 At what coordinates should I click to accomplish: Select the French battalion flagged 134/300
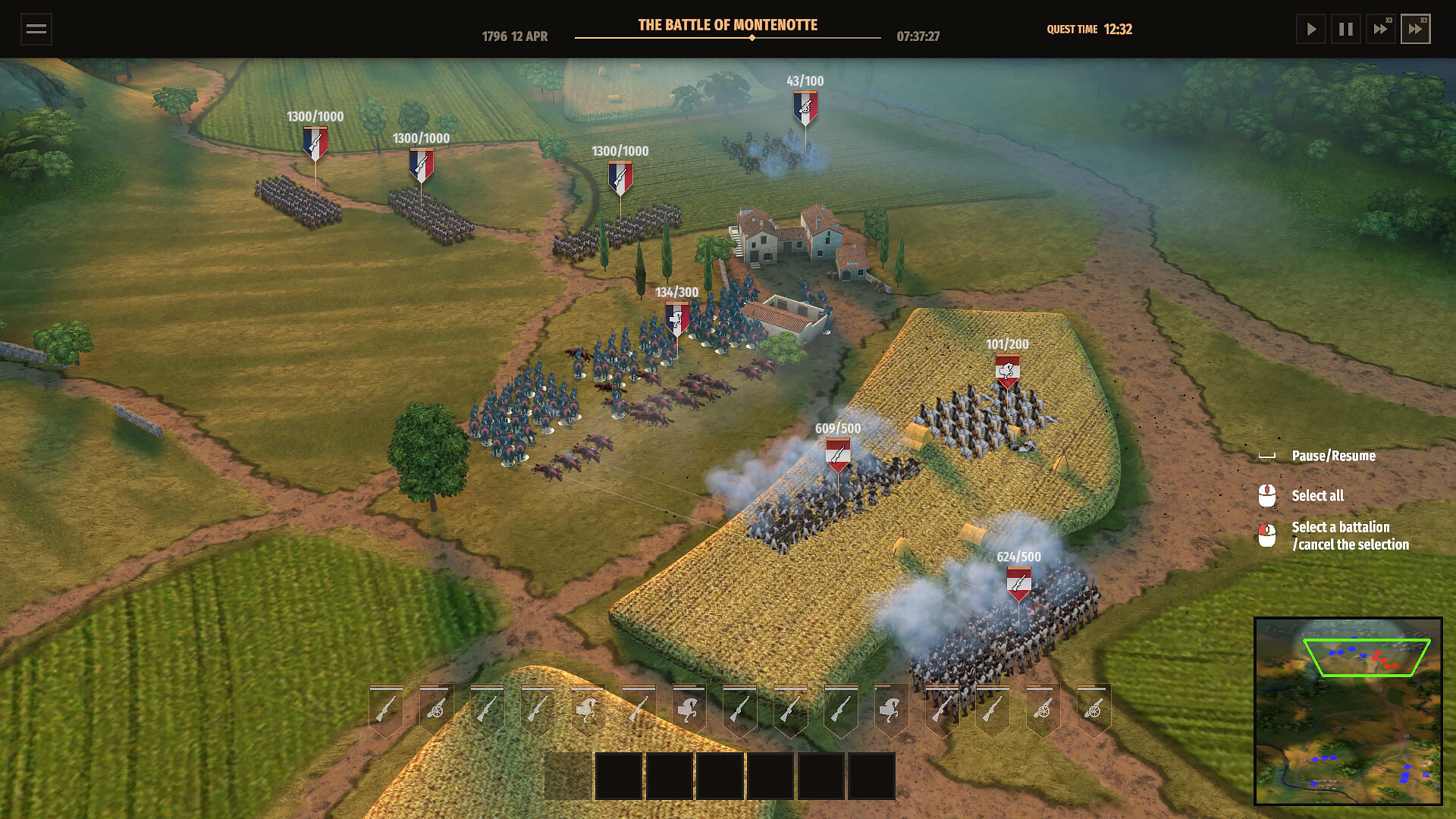pos(676,318)
